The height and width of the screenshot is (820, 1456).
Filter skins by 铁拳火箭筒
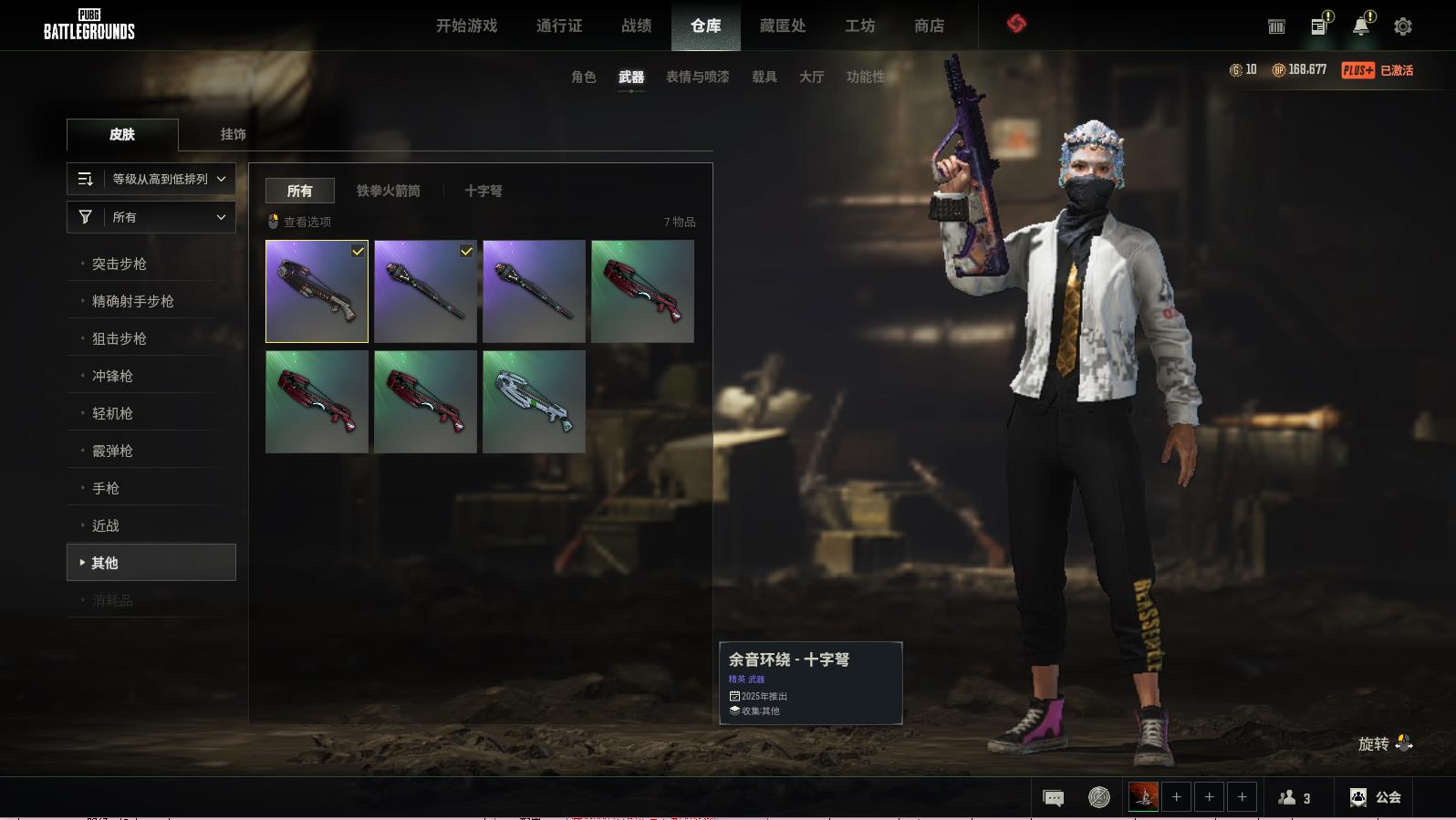388,191
